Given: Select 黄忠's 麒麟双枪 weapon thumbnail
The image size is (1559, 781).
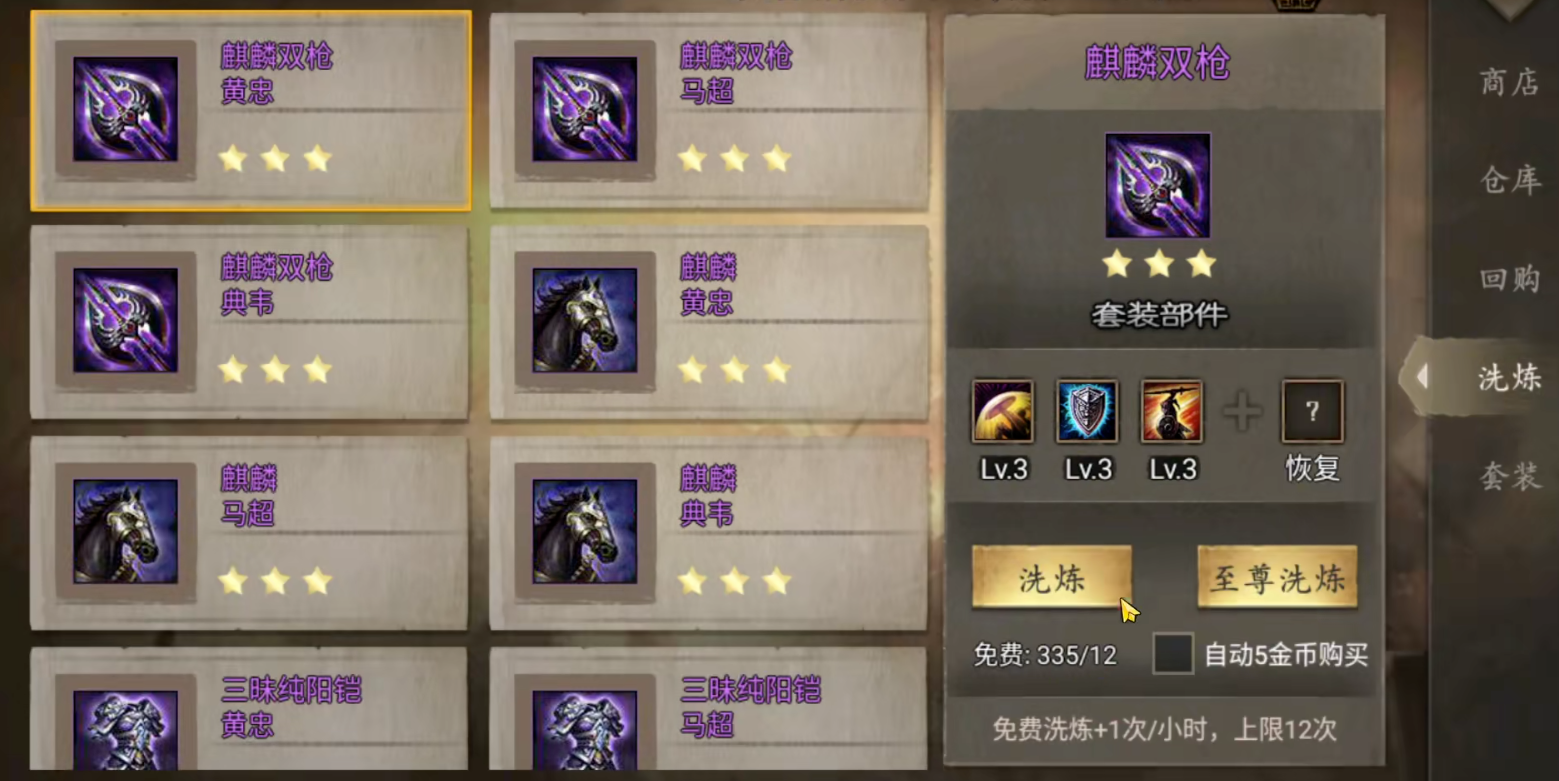Looking at the screenshot, I should pos(128,110).
